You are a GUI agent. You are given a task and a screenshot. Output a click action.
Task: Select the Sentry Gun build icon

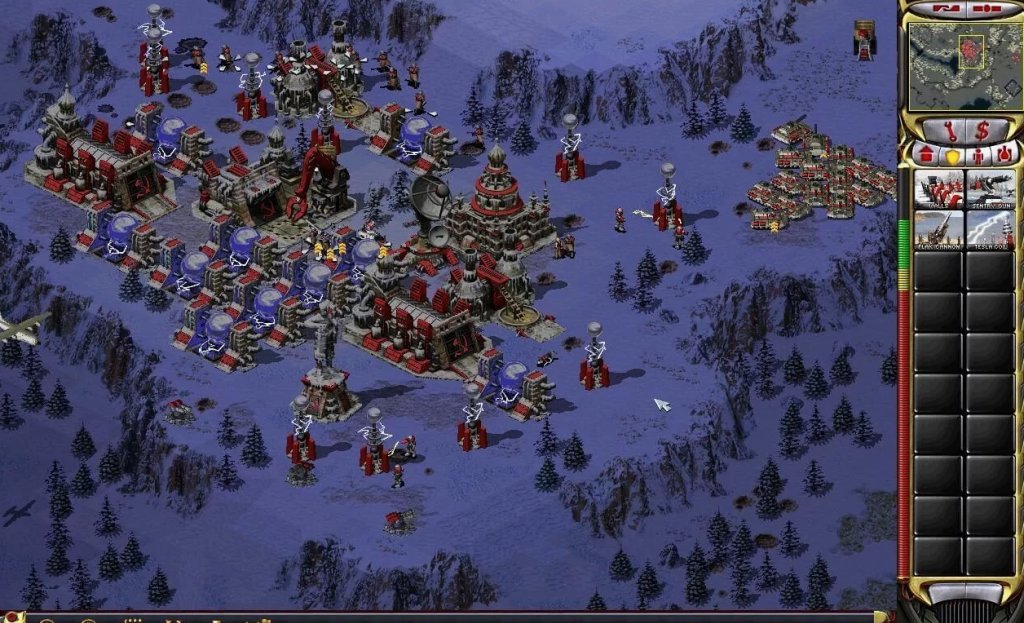[x=990, y=188]
